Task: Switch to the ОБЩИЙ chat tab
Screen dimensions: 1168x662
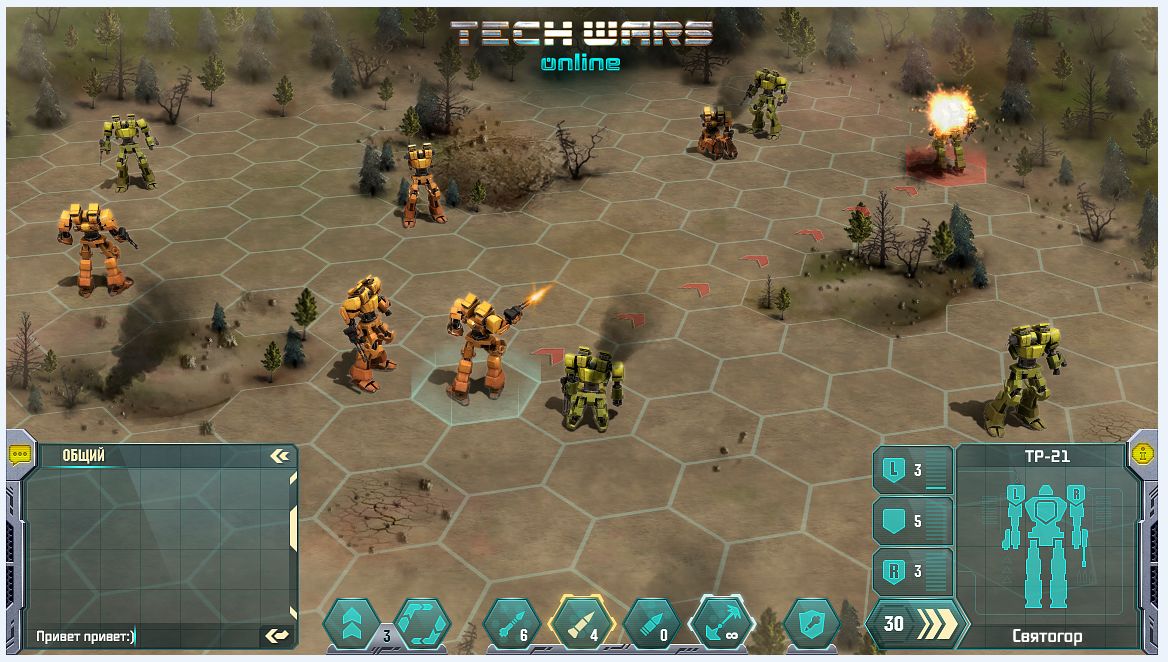Action: coord(84,456)
